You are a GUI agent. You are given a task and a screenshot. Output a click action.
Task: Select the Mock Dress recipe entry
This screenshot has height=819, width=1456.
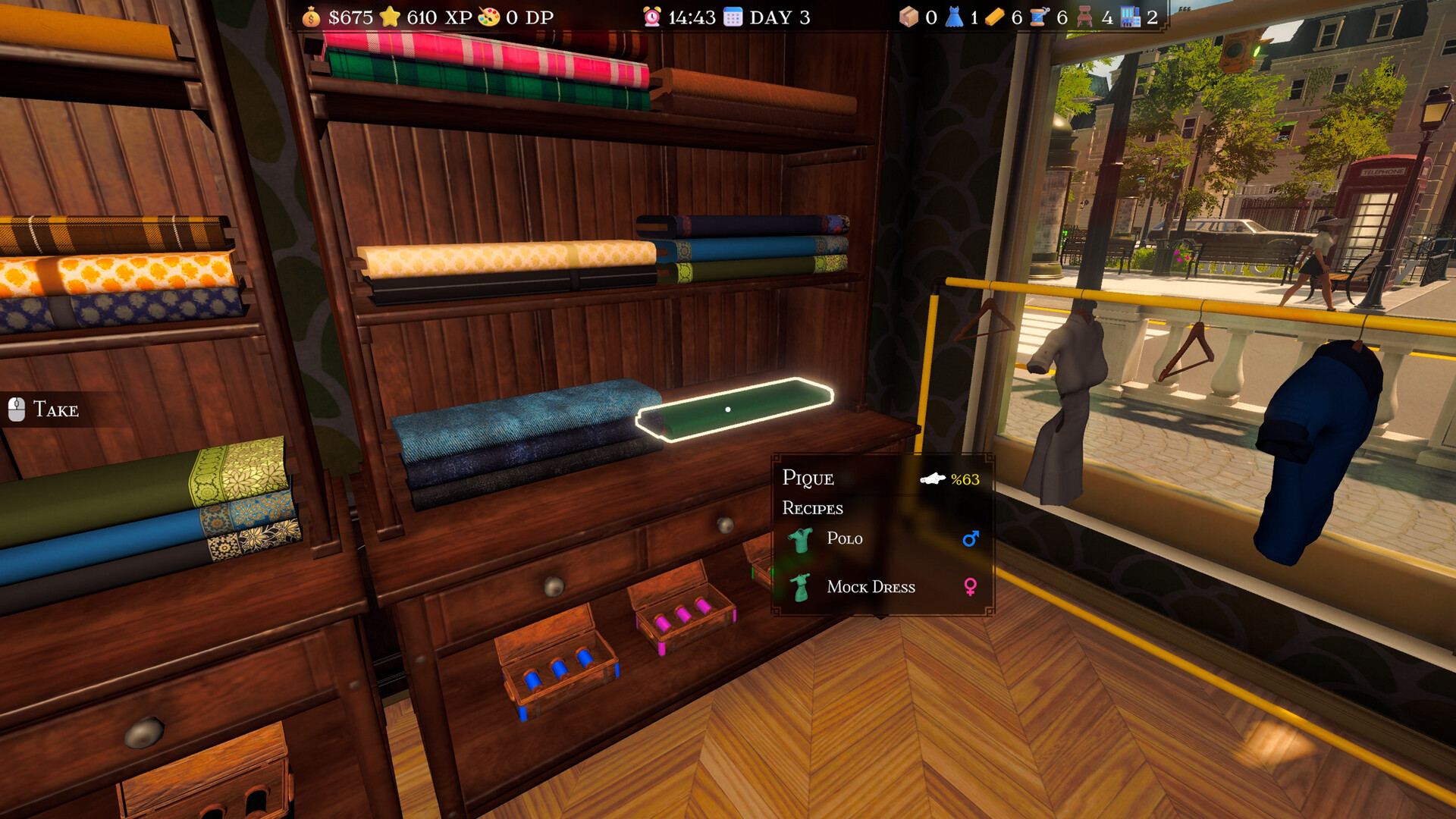click(872, 587)
